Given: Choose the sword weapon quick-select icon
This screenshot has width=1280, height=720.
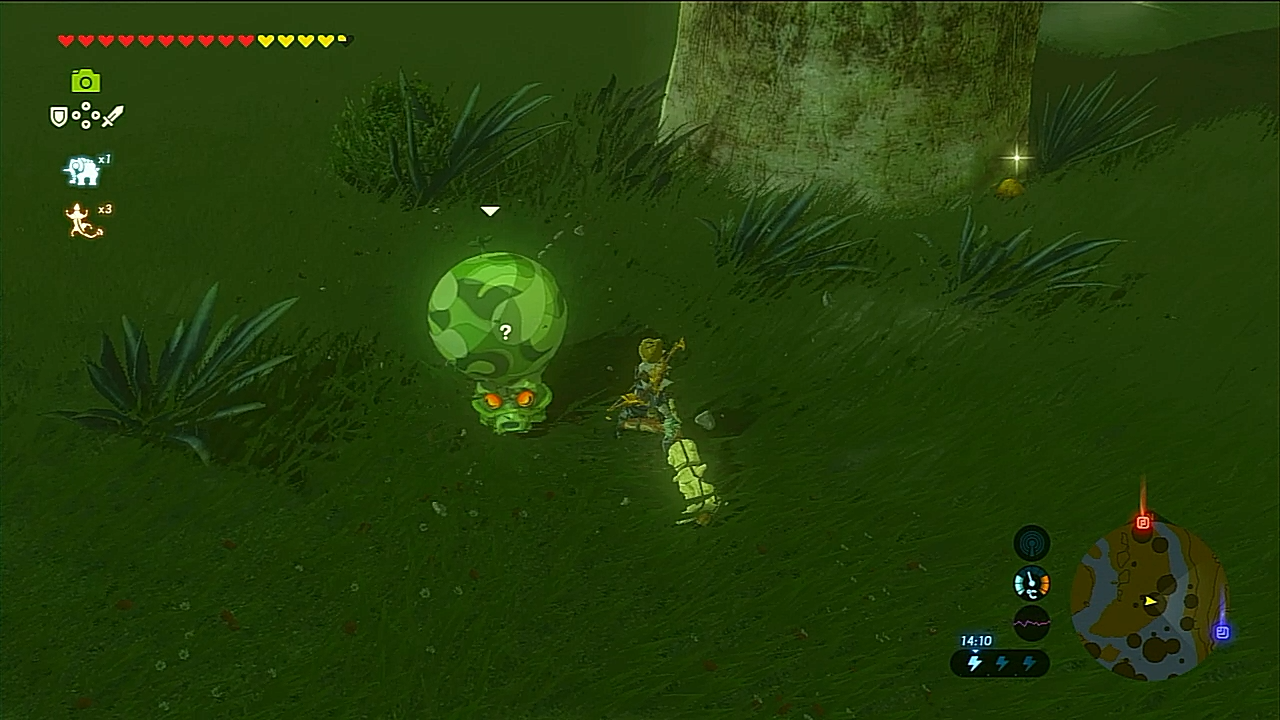Looking at the screenshot, I should click(112, 117).
